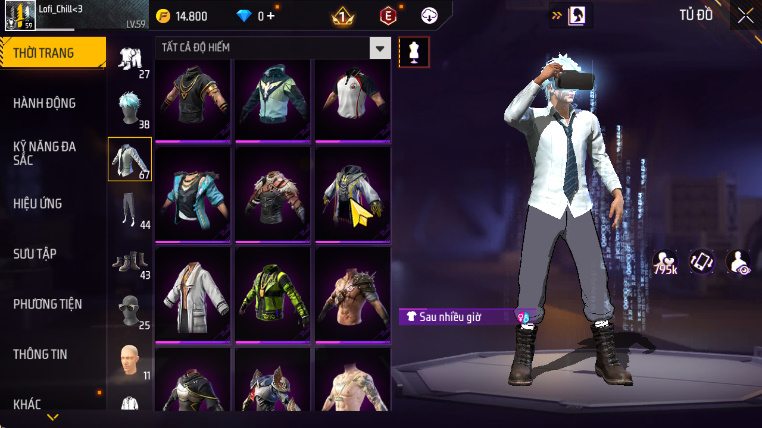Open KỸ NĂNG ĐA SẮC menu entry

pos(44,153)
